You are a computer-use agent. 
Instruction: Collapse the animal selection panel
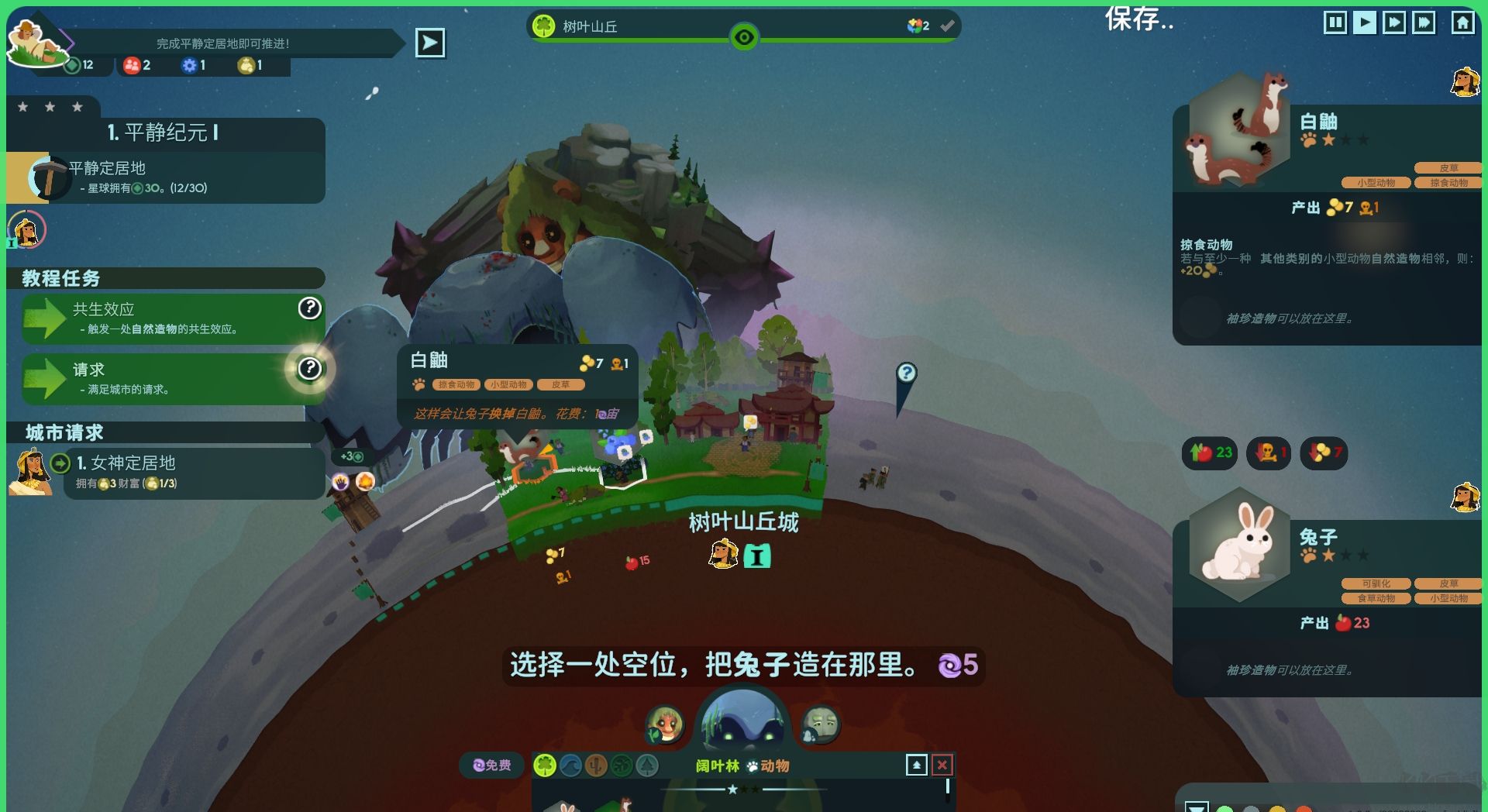[x=918, y=765]
